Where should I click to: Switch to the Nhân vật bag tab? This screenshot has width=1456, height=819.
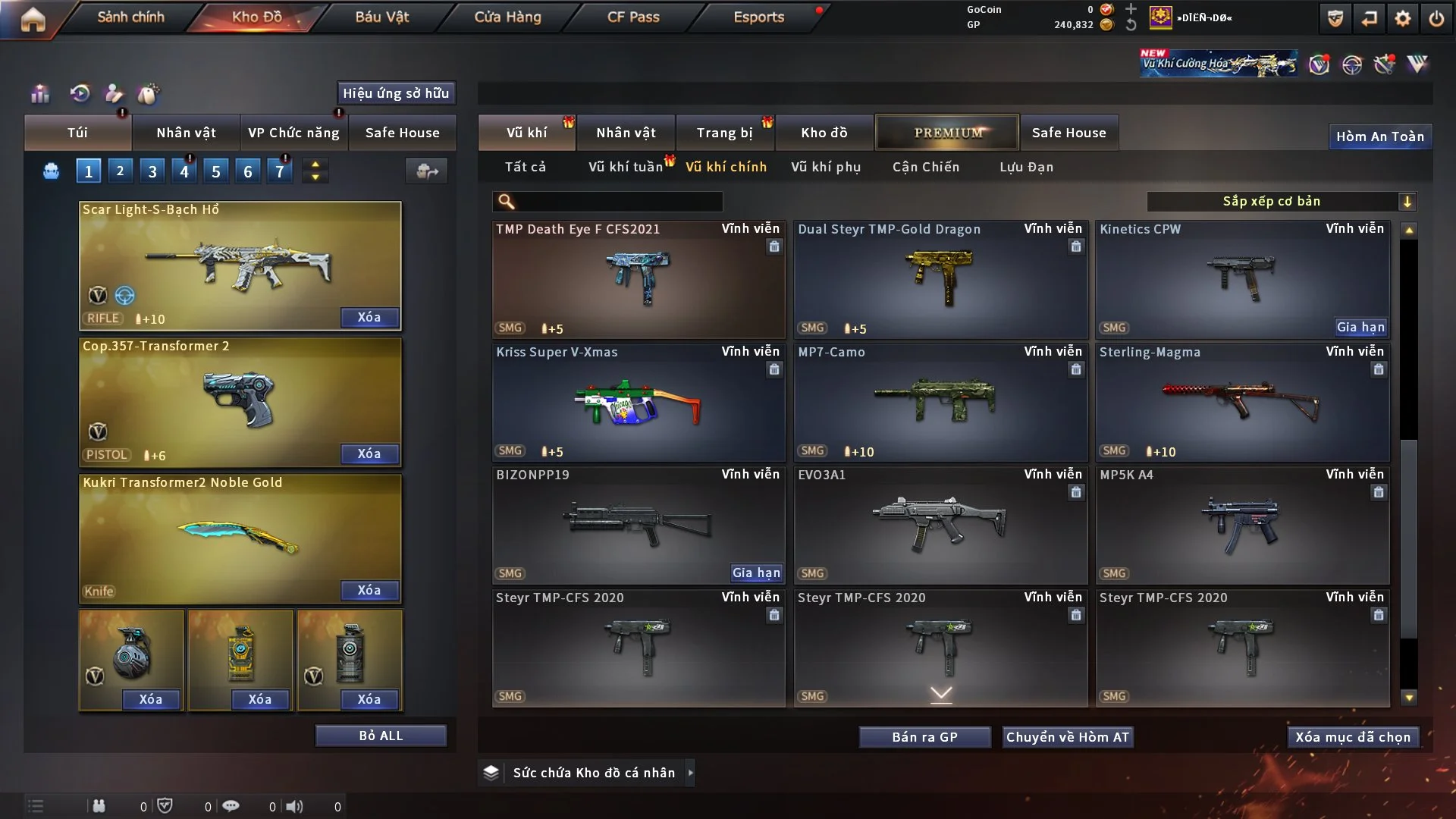click(x=186, y=133)
